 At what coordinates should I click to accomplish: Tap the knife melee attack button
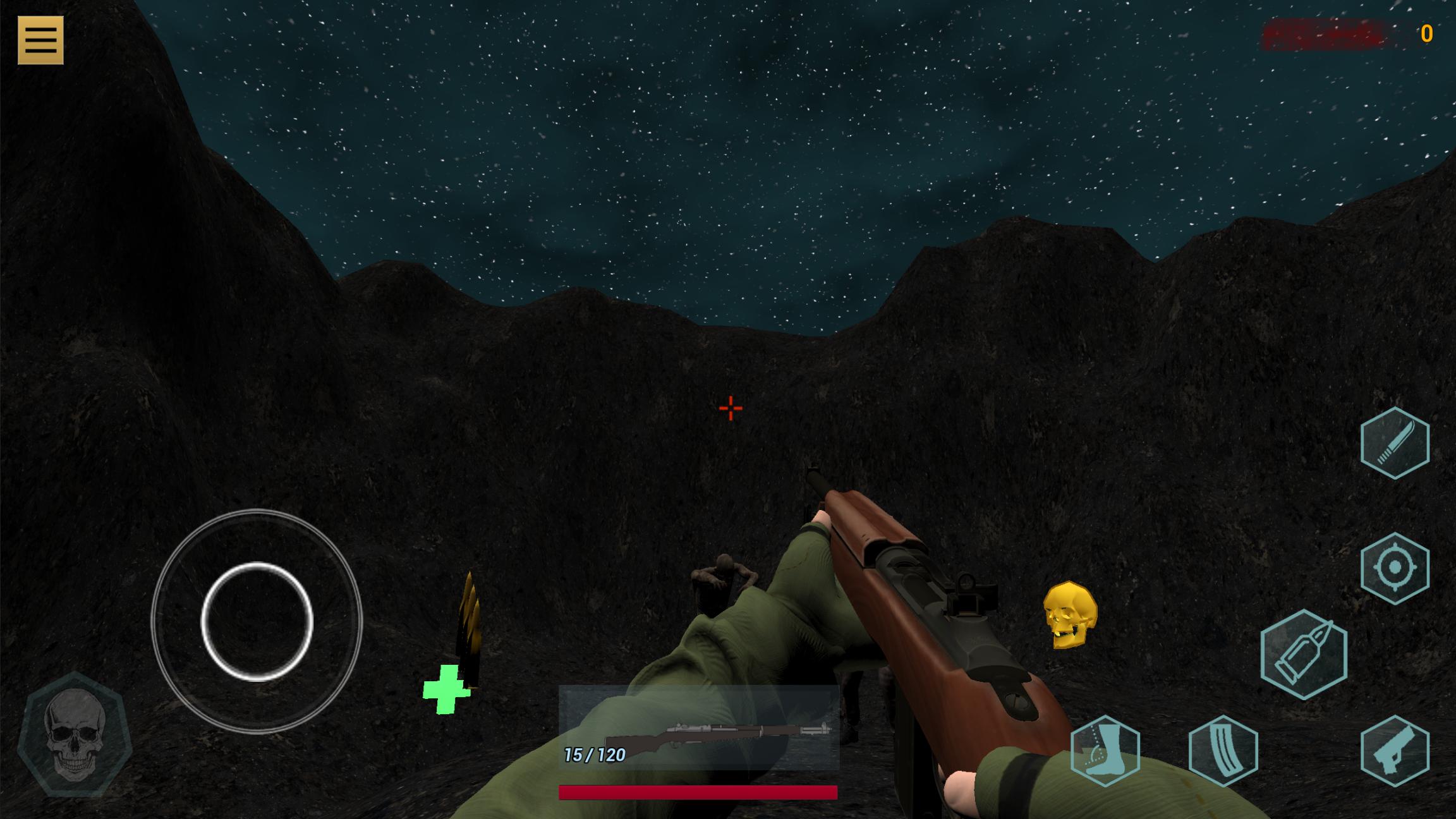tap(1395, 443)
